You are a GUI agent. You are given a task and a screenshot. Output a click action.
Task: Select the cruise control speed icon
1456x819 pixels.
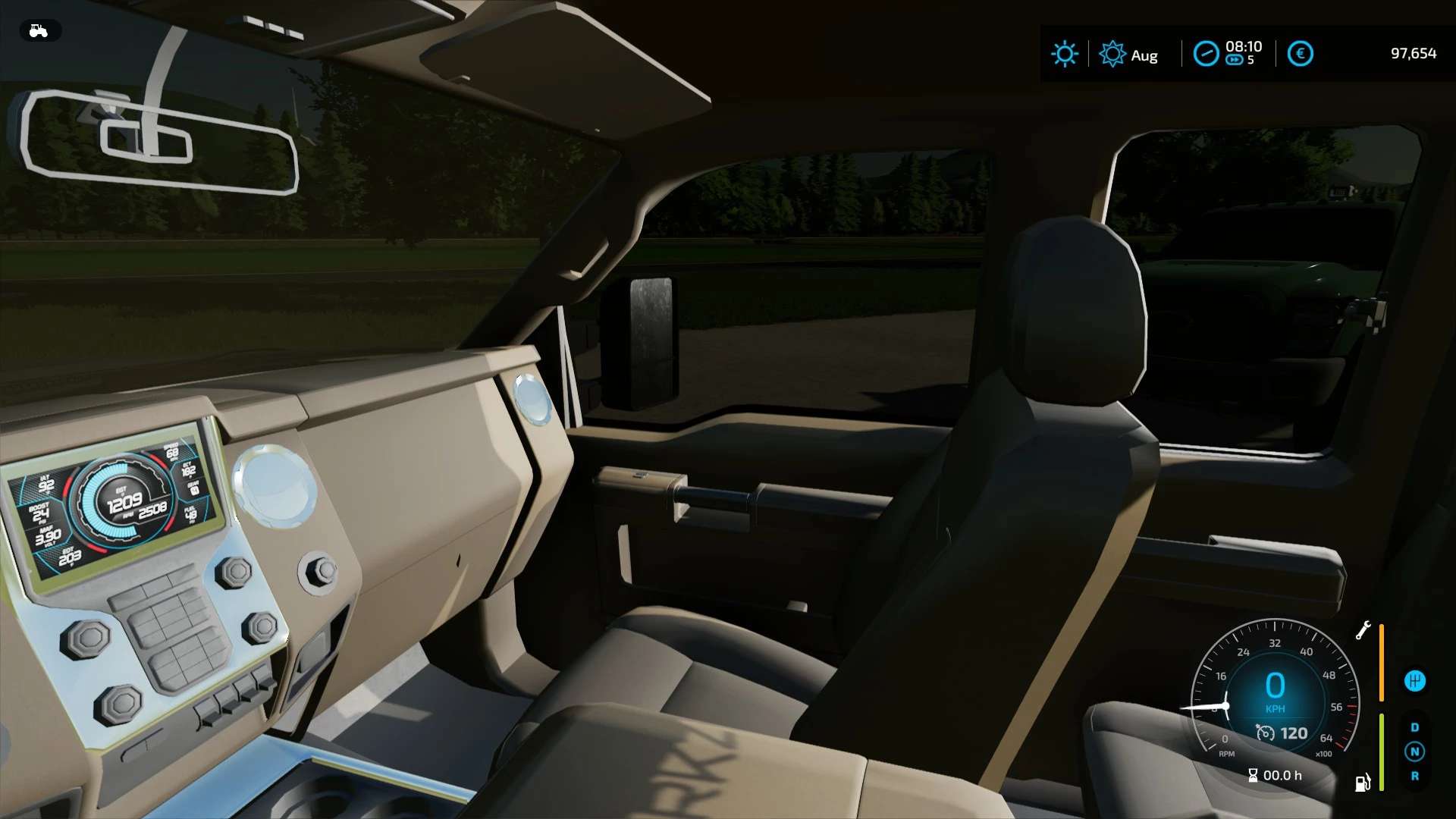[1265, 733]
